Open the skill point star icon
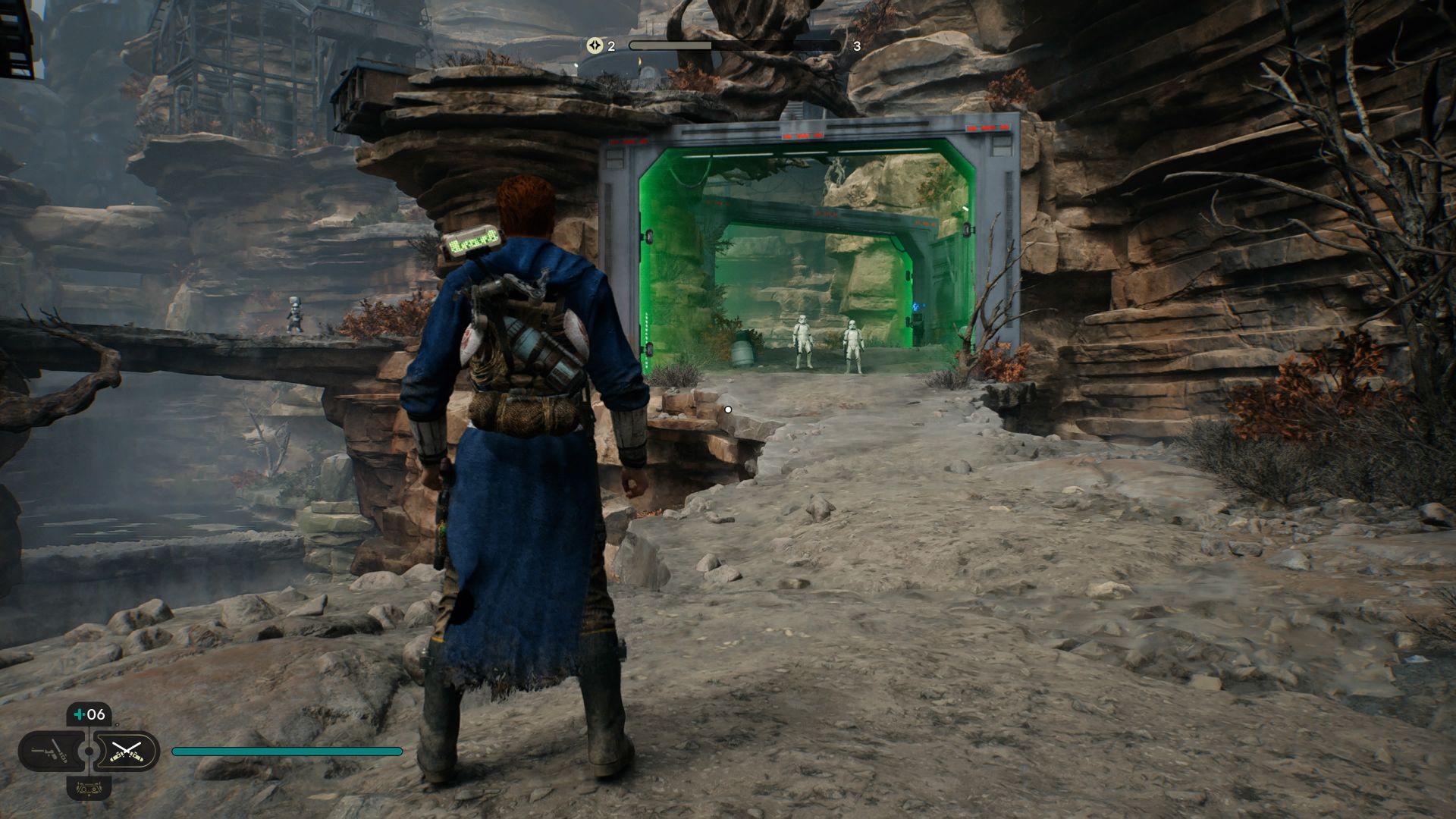 tap(595, 45)
